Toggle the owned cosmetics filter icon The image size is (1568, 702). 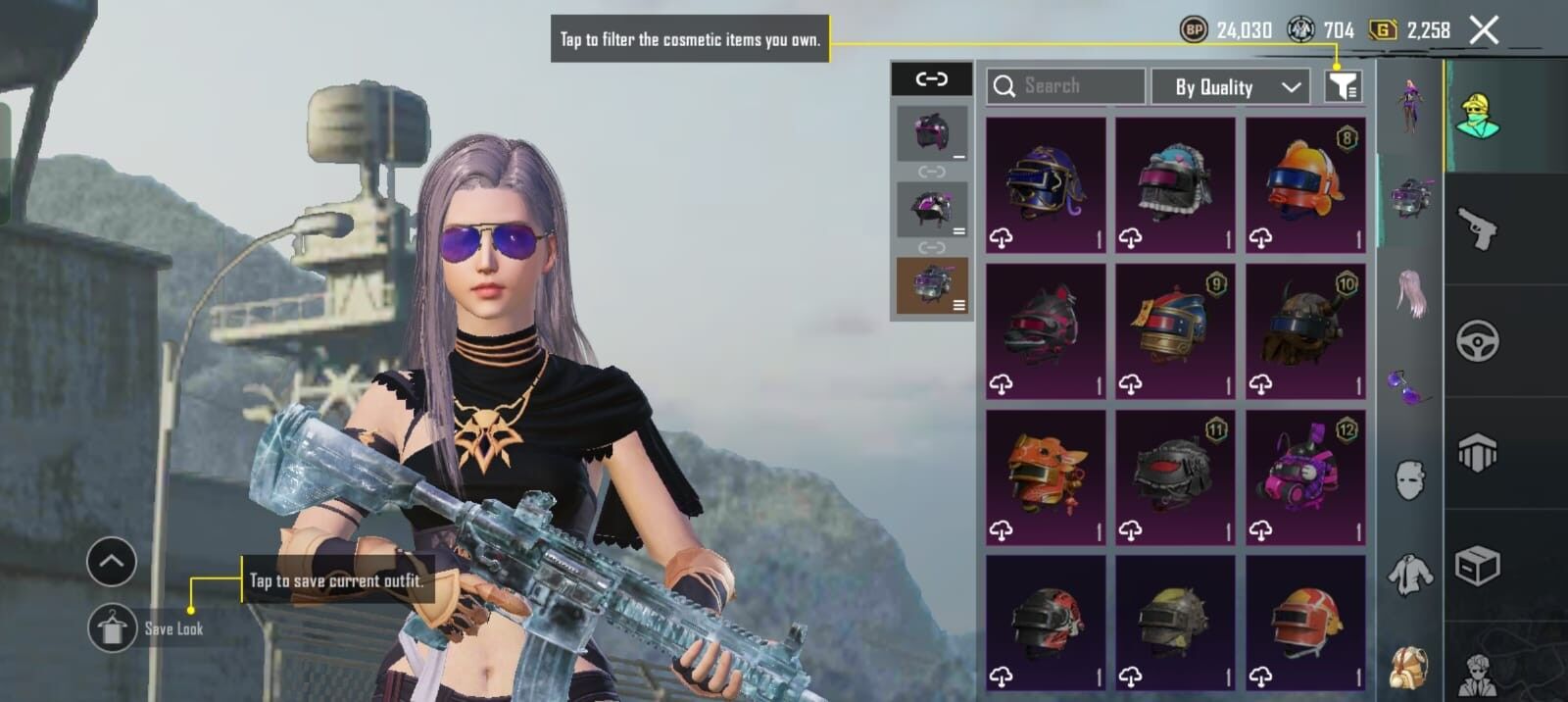pyautogui.click(x=1343, y=87)
